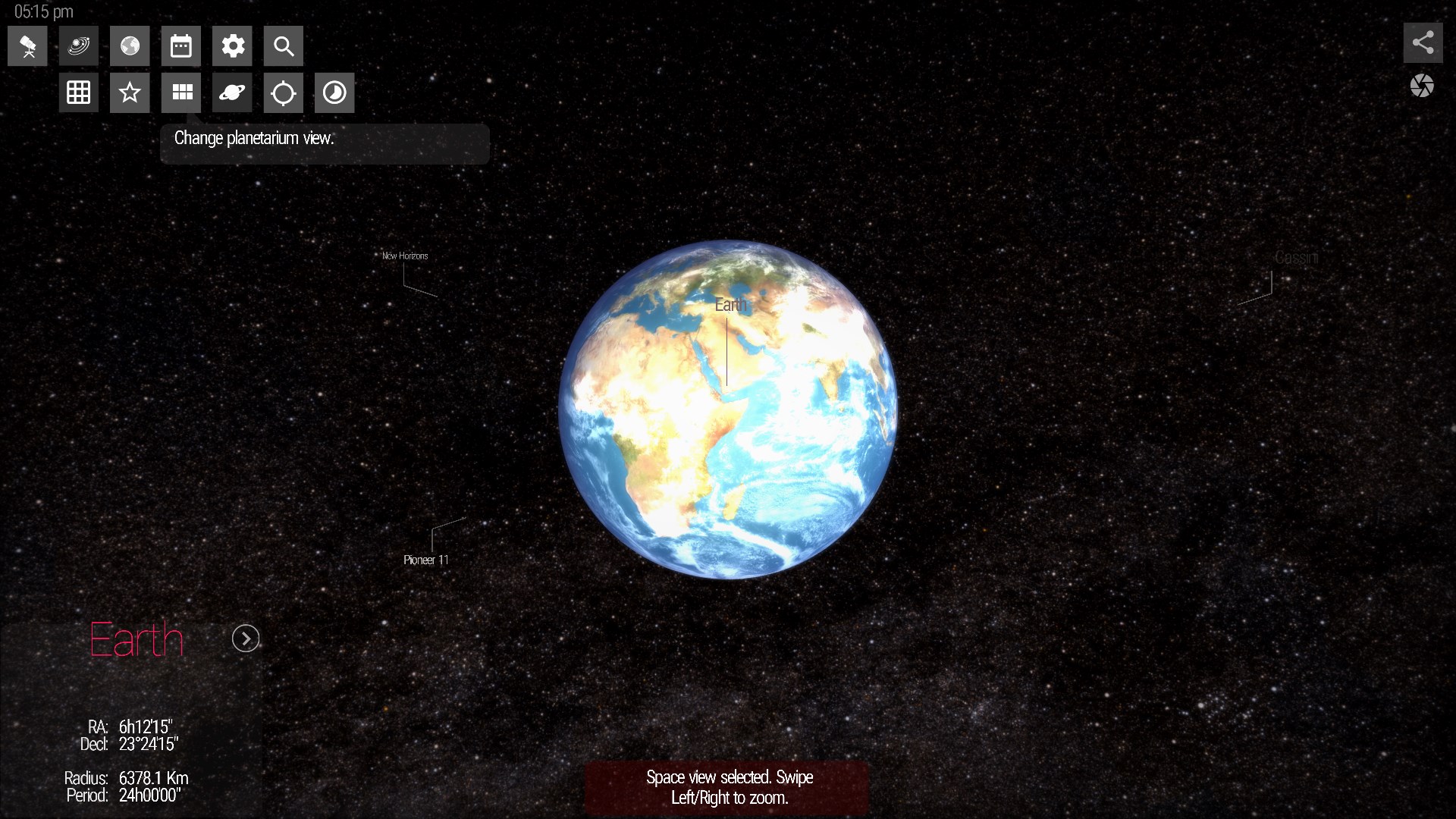Screen dimensions: 1456x819
Task: Click the crosshair tracking icon
Action: coord(283,93)
